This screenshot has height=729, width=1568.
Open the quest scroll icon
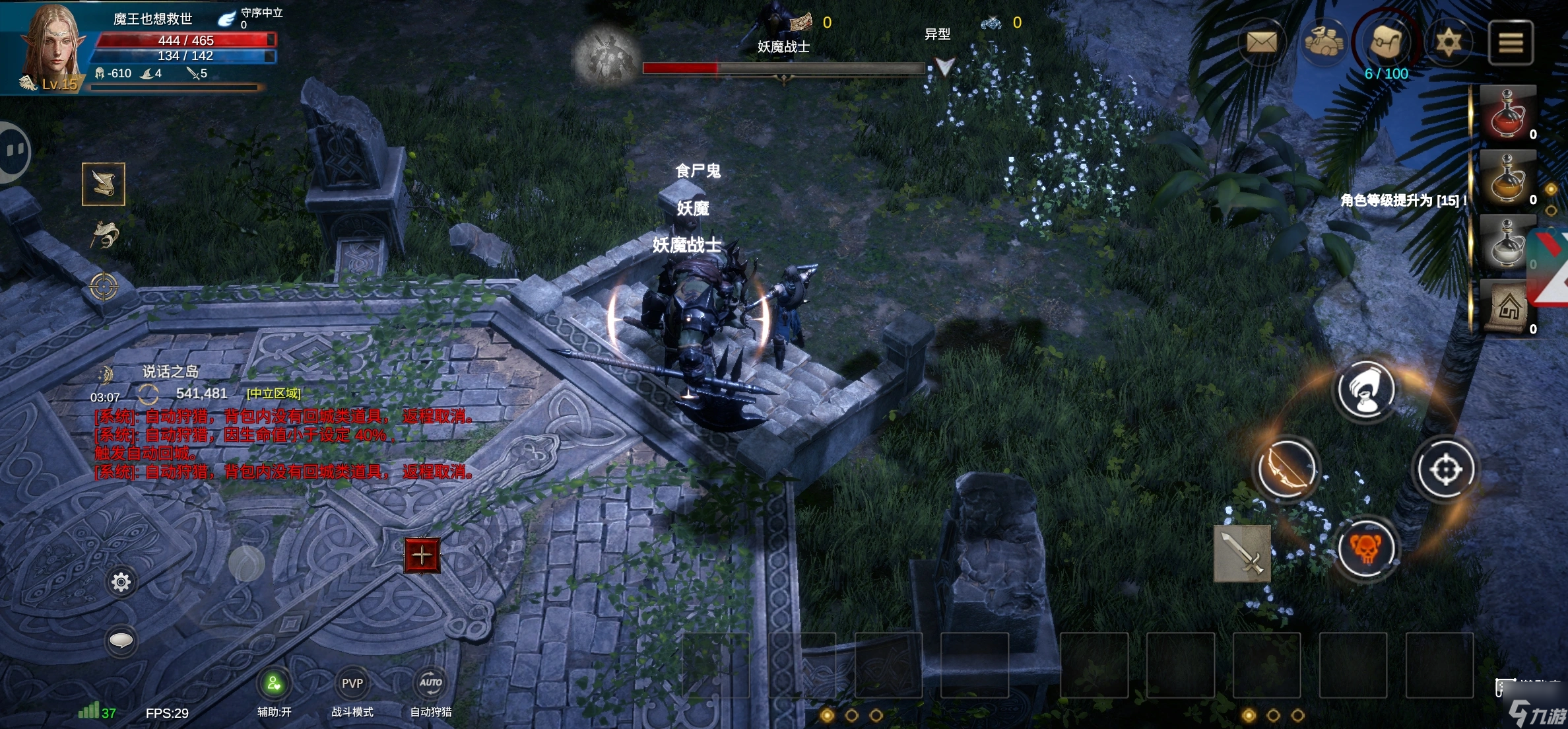click(104, 184)
